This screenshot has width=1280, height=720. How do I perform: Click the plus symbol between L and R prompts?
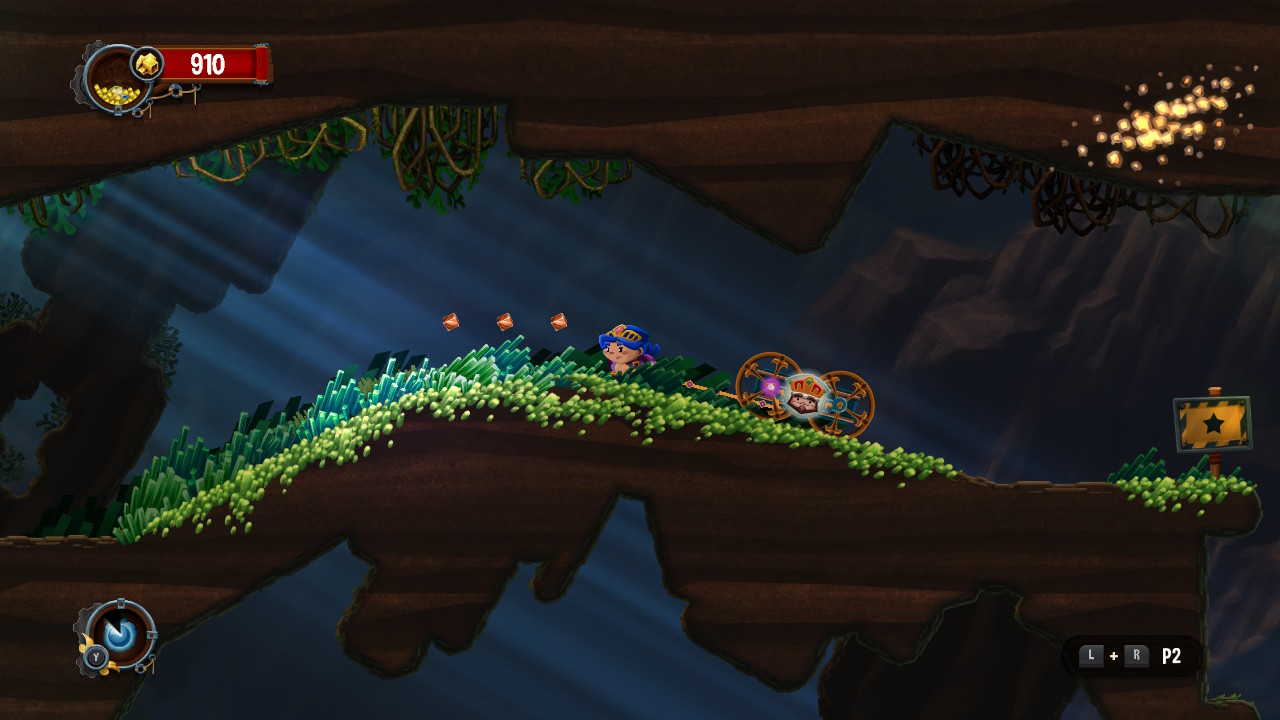[1112, 656]
